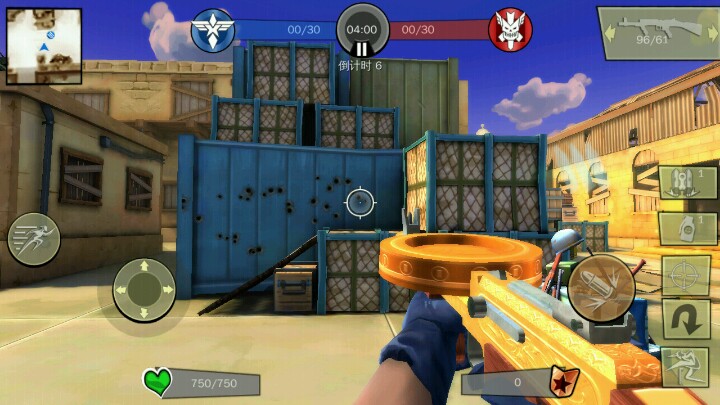Throw a grenade from the grenade slot
Screen dimensions: 720x405
[x=689, y=229]
